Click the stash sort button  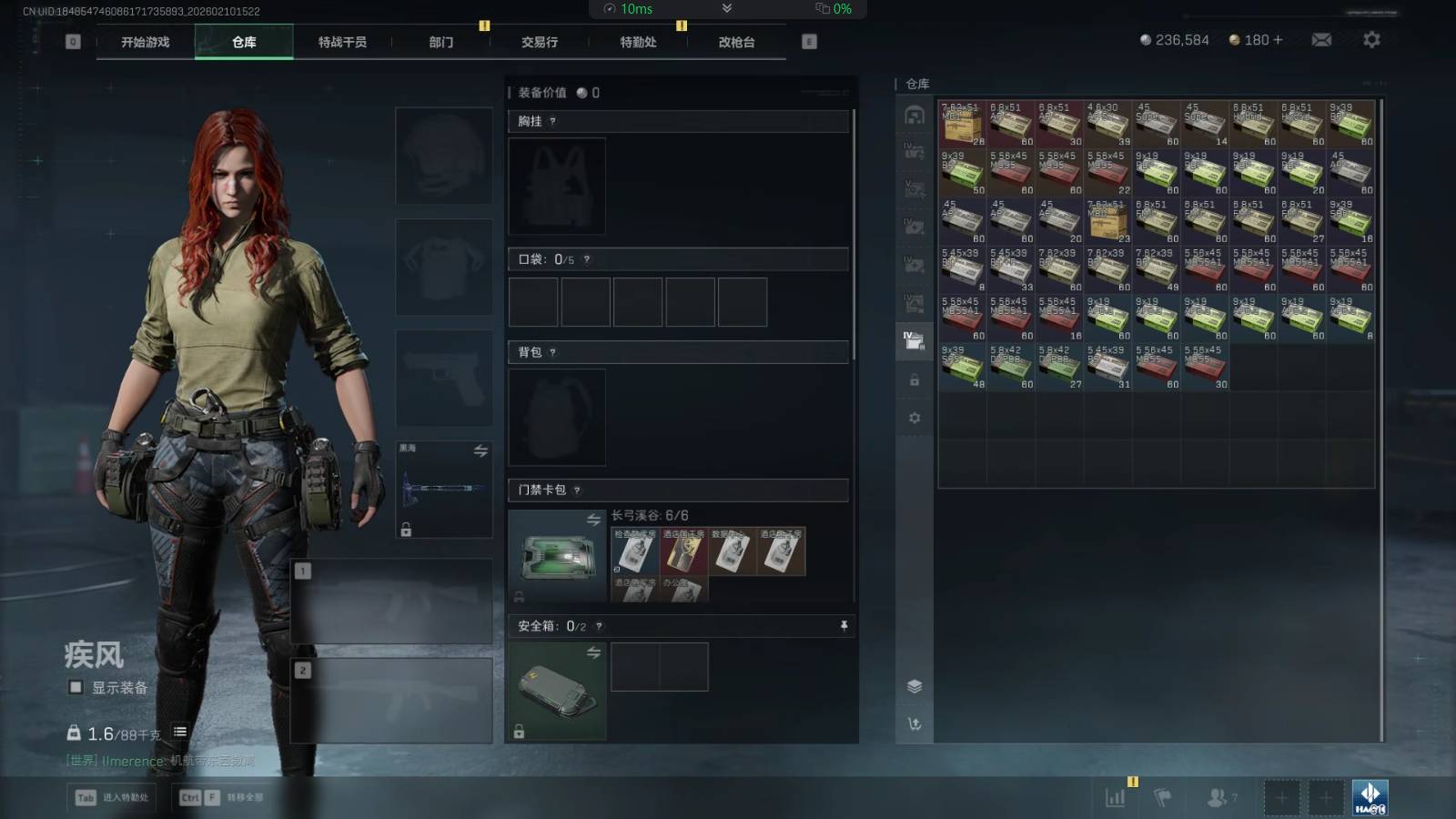click(x=915, y=723)
